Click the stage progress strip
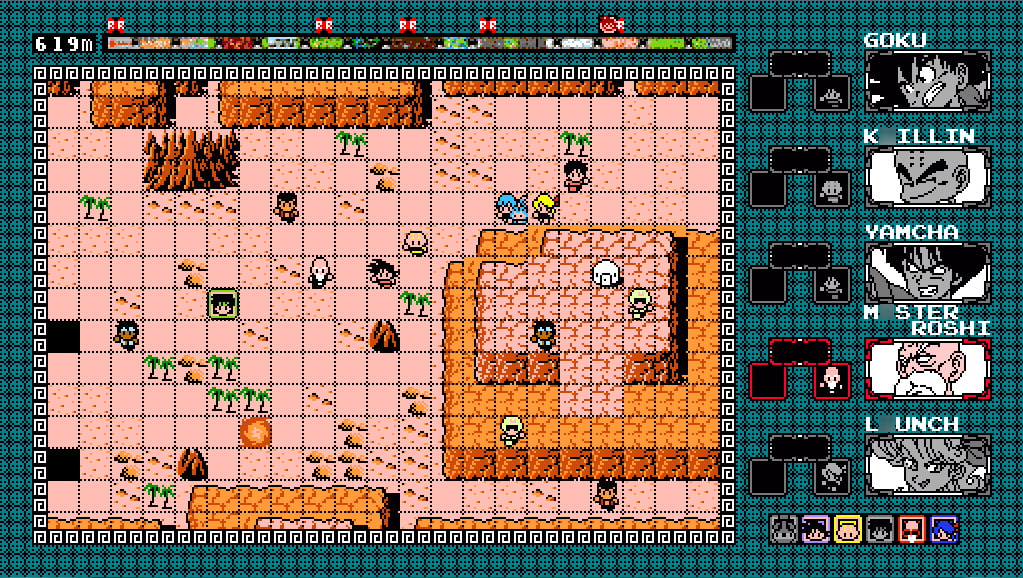1023x578 pixels. click(419, 44)
